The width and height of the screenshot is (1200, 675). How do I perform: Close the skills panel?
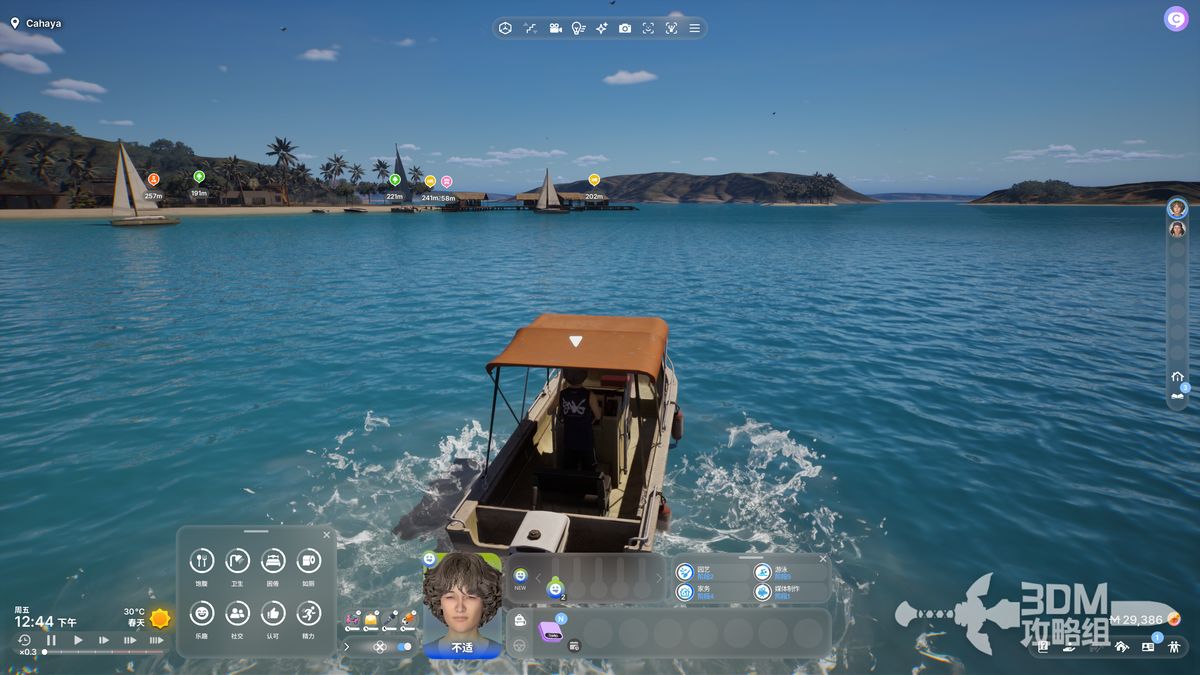click(x=823, y=559)
